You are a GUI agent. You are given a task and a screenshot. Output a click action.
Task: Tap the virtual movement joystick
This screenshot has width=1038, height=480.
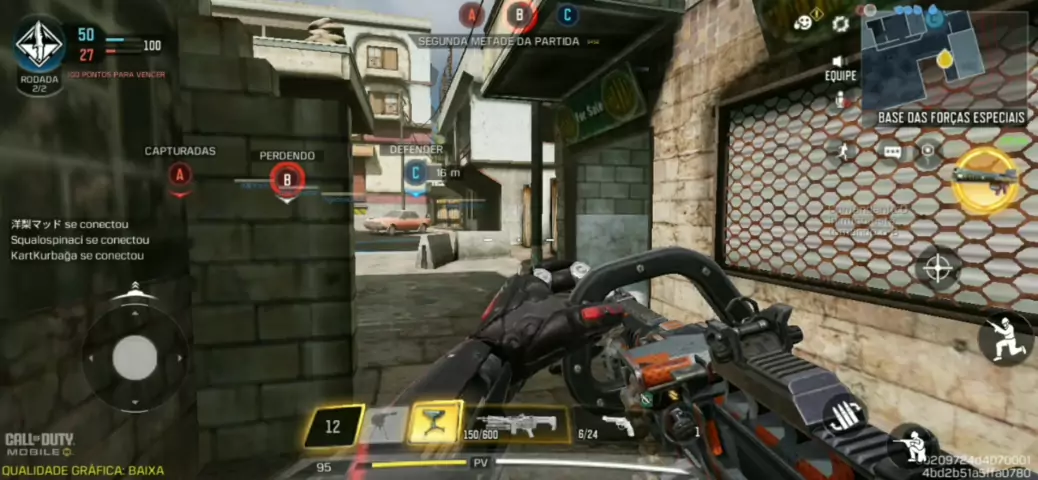click(134, 357)
